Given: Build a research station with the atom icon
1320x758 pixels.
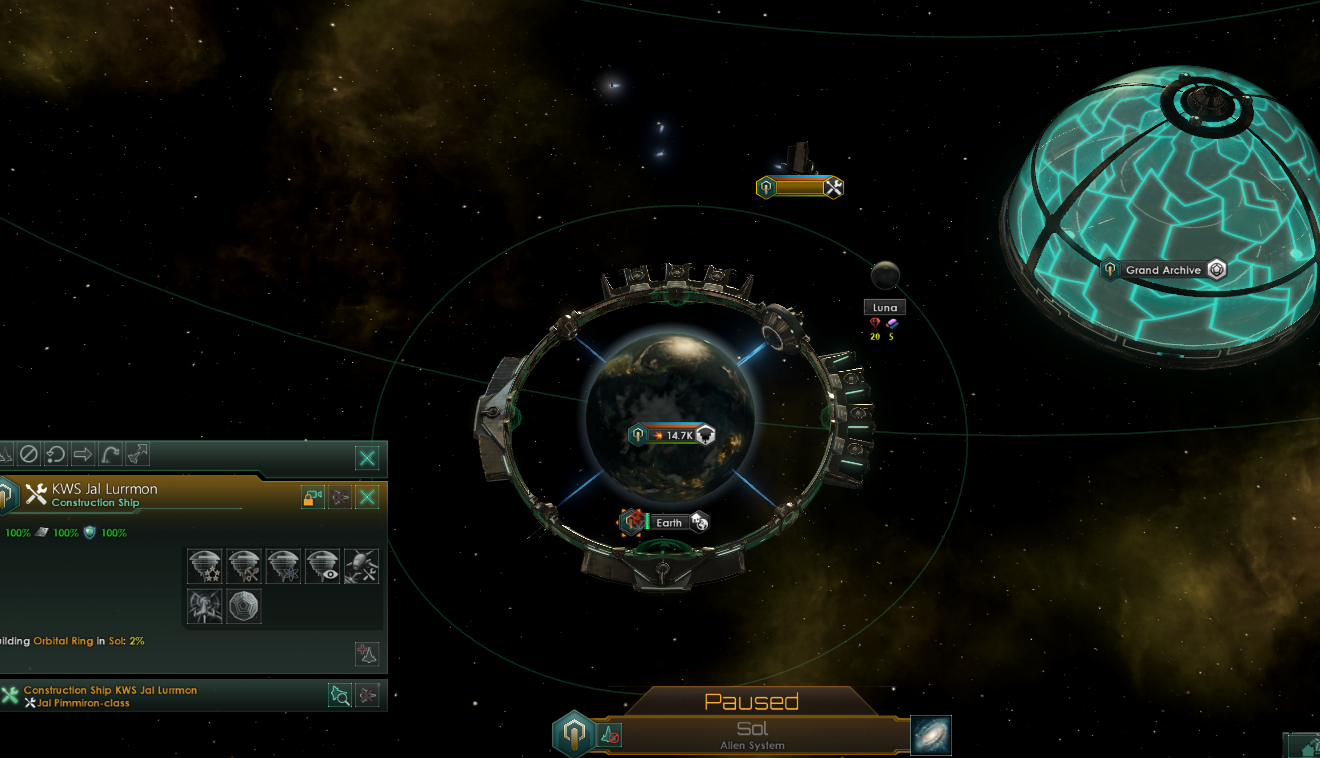Looking at the screenshot, I should coord(283,565).
